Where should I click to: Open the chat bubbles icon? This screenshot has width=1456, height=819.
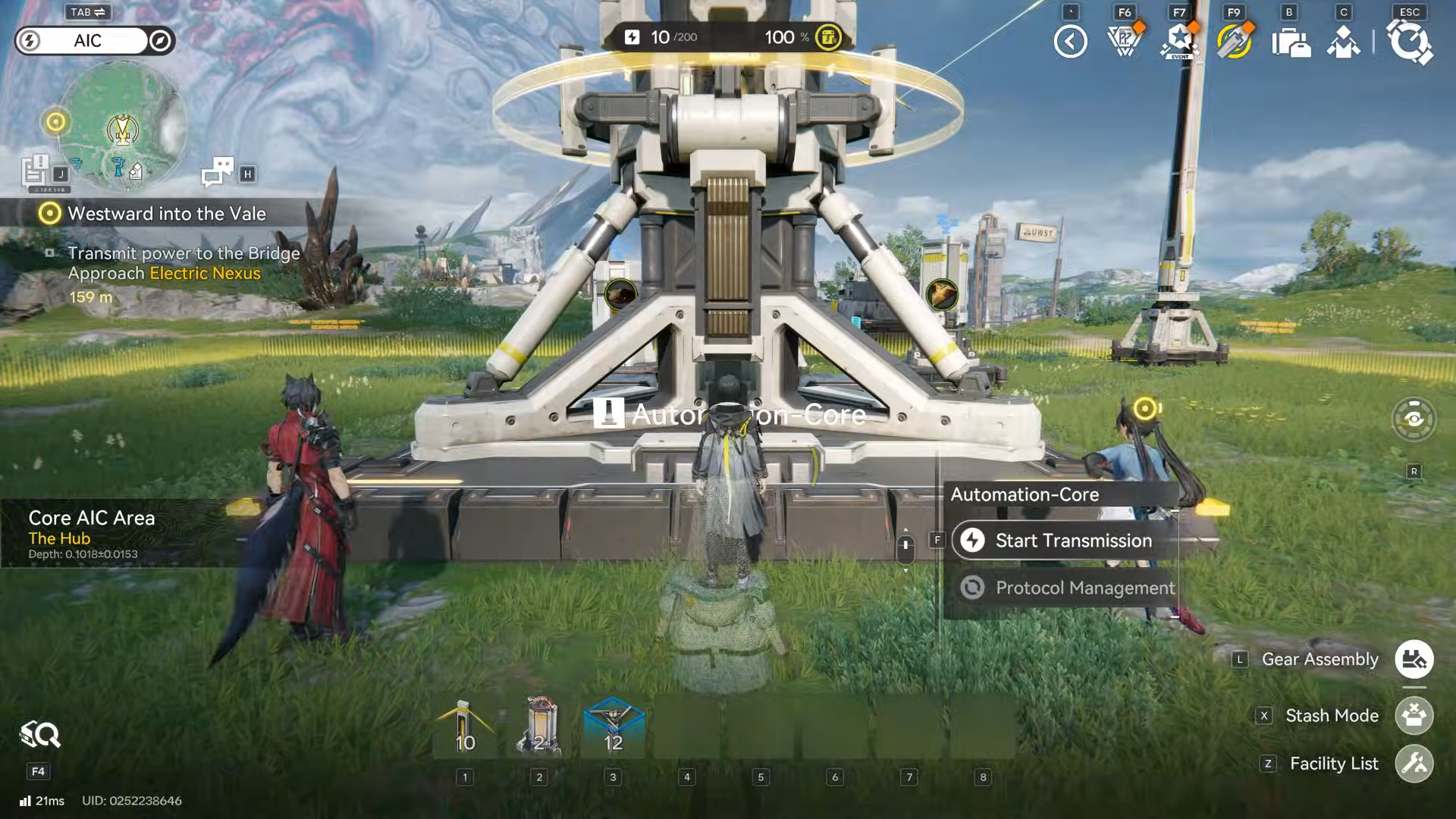[x=218, y=172]
